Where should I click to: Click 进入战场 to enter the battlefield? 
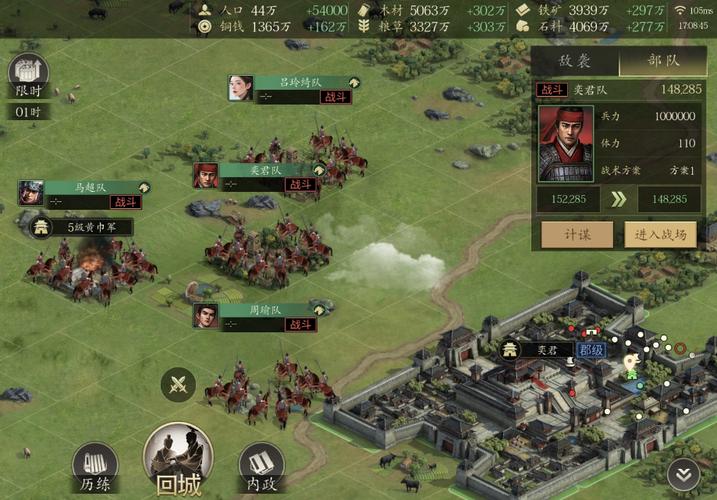pos(662,234)
